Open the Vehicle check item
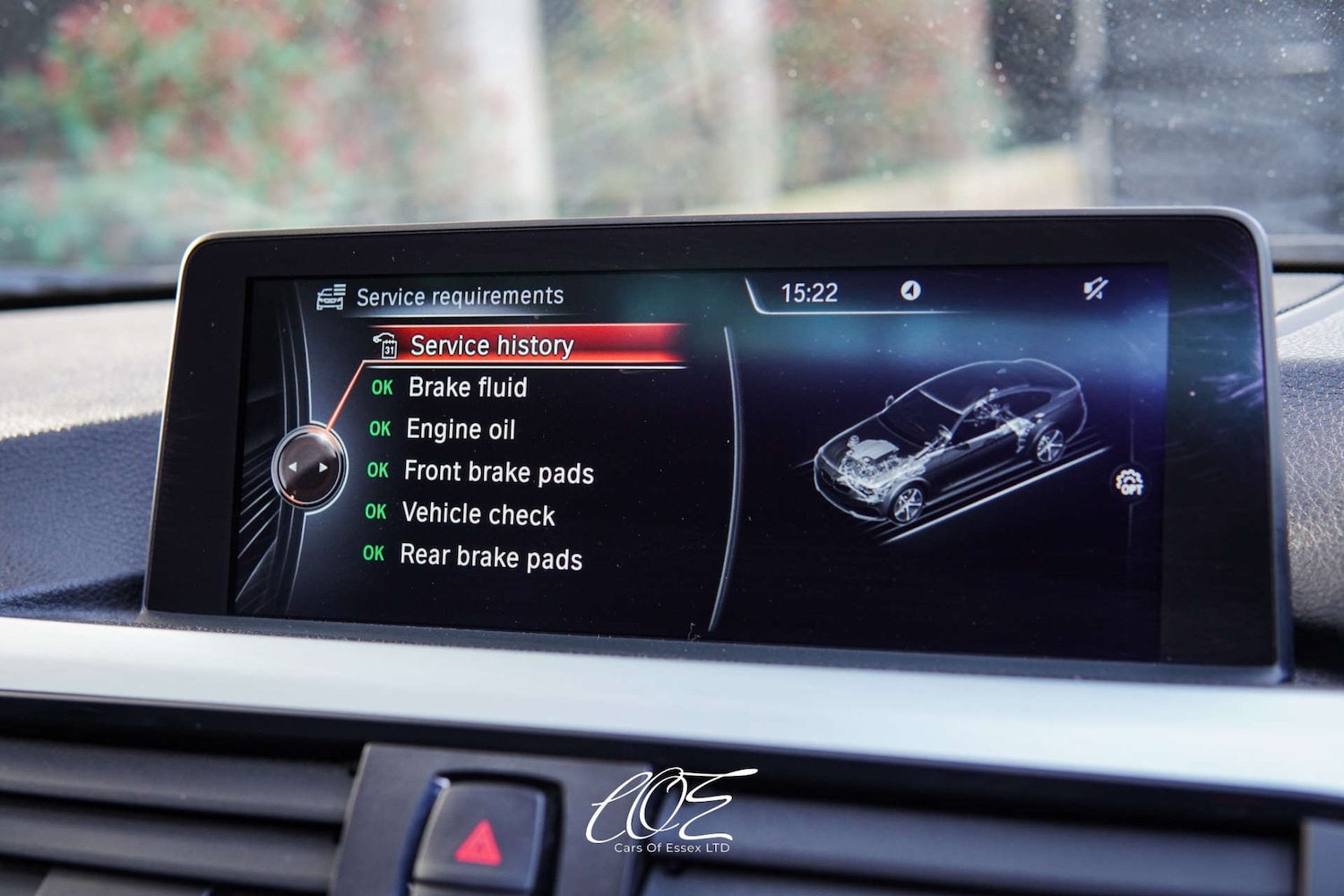 pyautogui.click(x=478, y=514)
